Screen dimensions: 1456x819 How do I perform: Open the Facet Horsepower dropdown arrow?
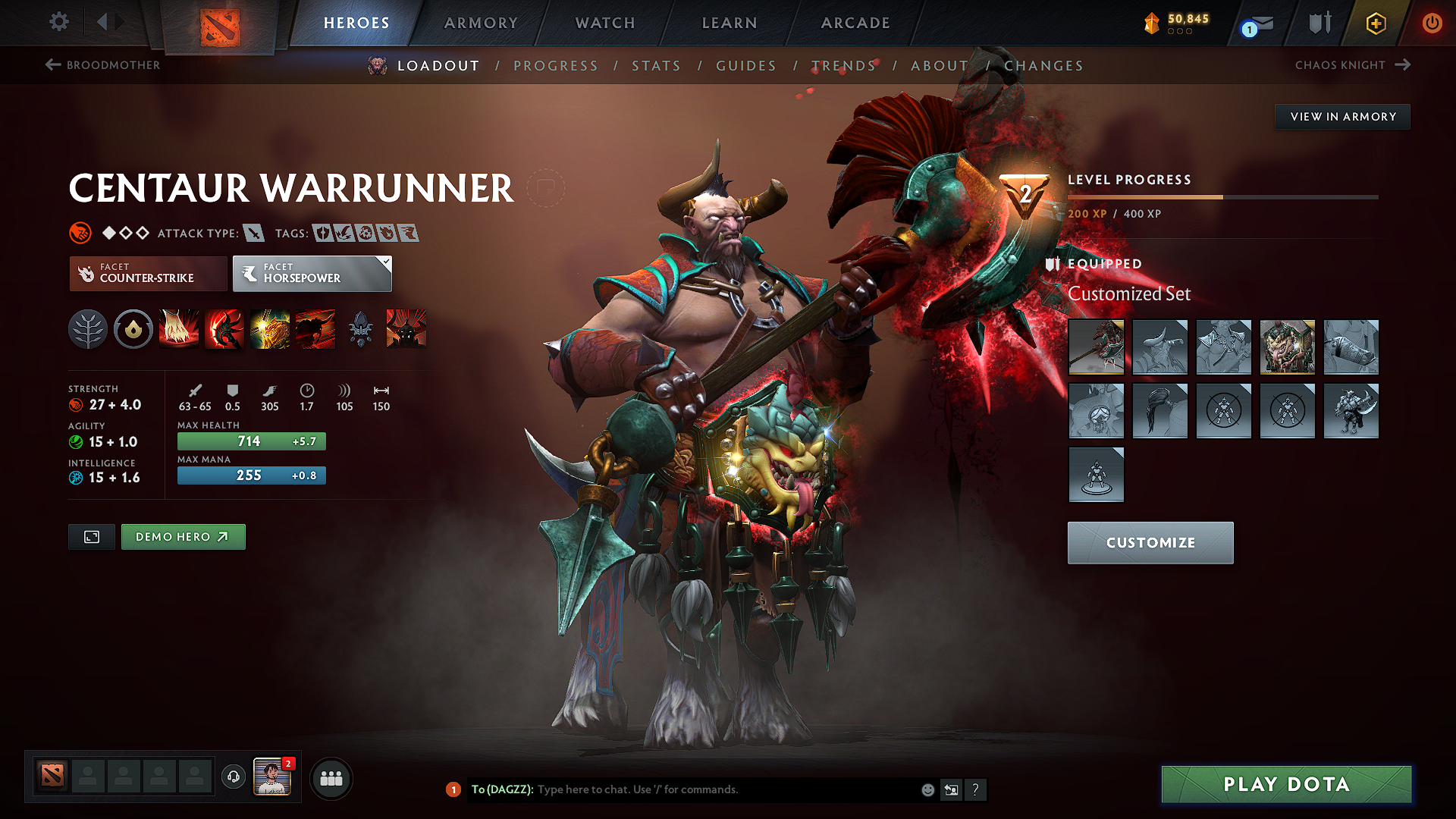click(387, 262)
